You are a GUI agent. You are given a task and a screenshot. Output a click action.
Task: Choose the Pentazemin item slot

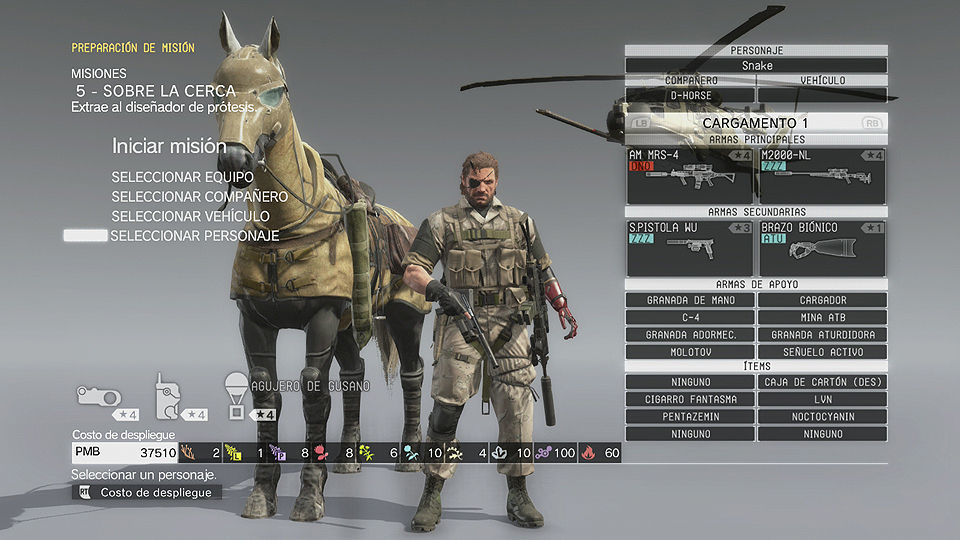(x=690, y=416)
